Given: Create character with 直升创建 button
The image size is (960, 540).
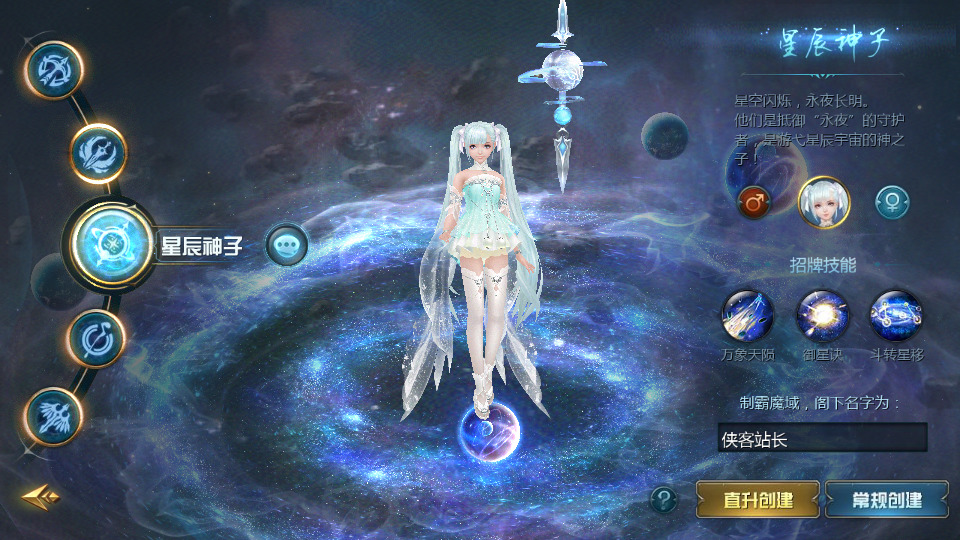Looking at the screenshot, I should 758,499.
